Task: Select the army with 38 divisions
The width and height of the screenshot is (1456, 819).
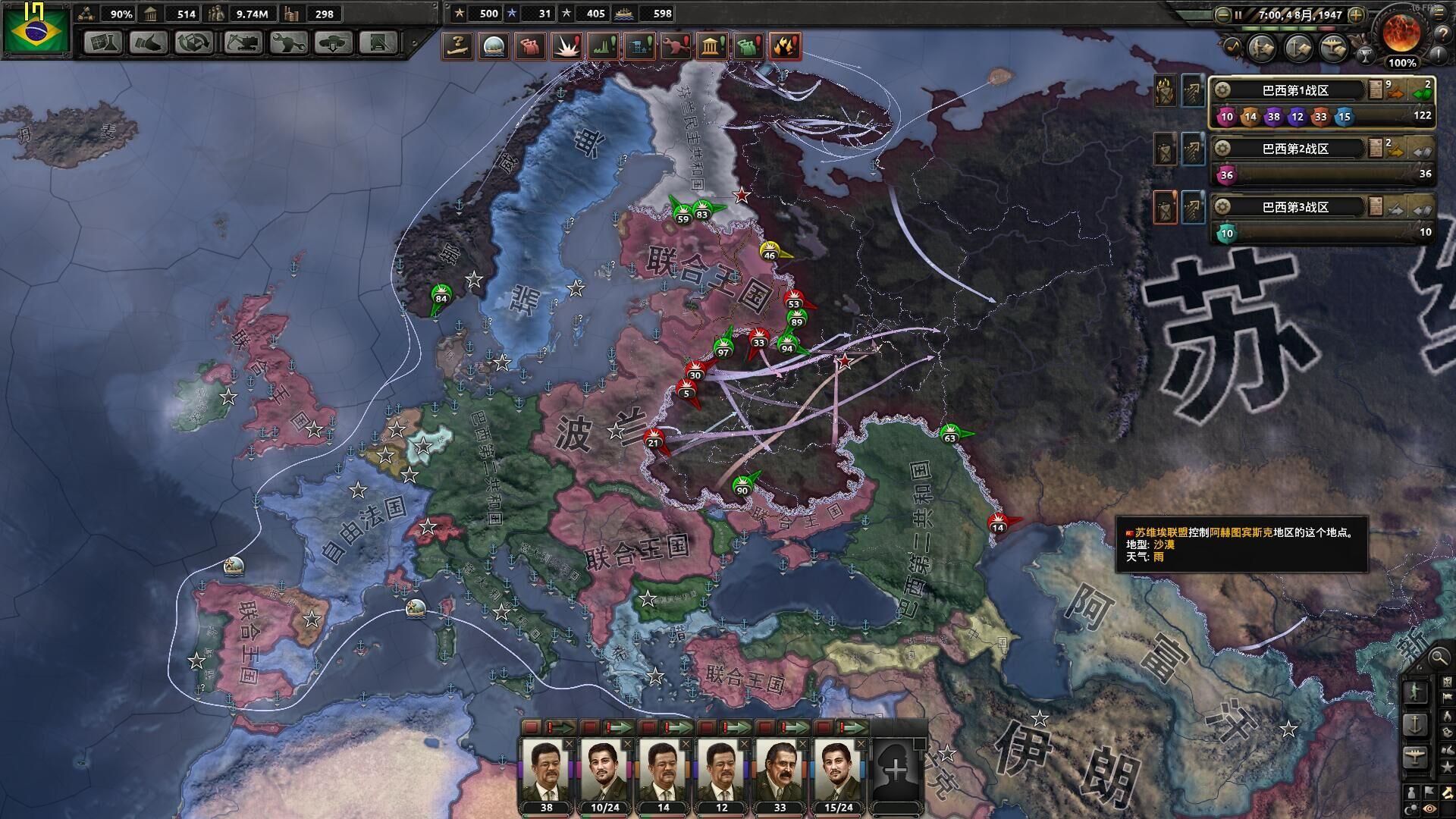Action: tap(546, 770)
